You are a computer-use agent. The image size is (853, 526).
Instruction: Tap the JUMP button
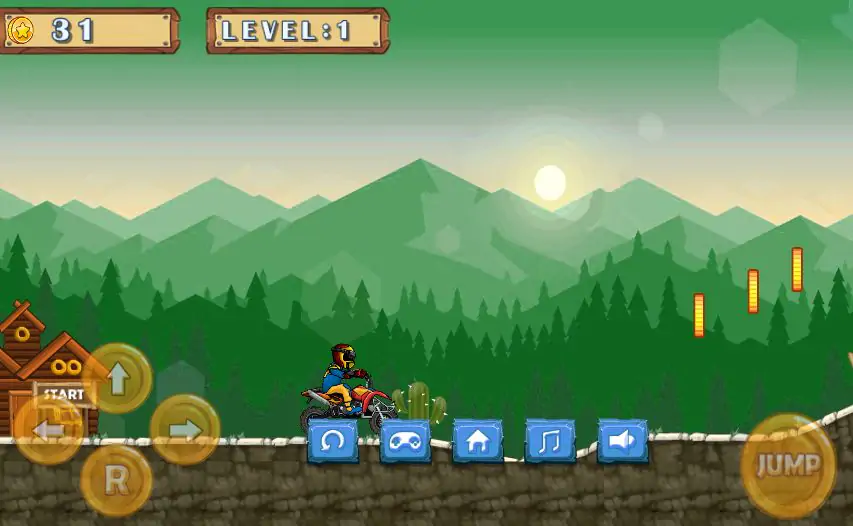pos(788,465)
